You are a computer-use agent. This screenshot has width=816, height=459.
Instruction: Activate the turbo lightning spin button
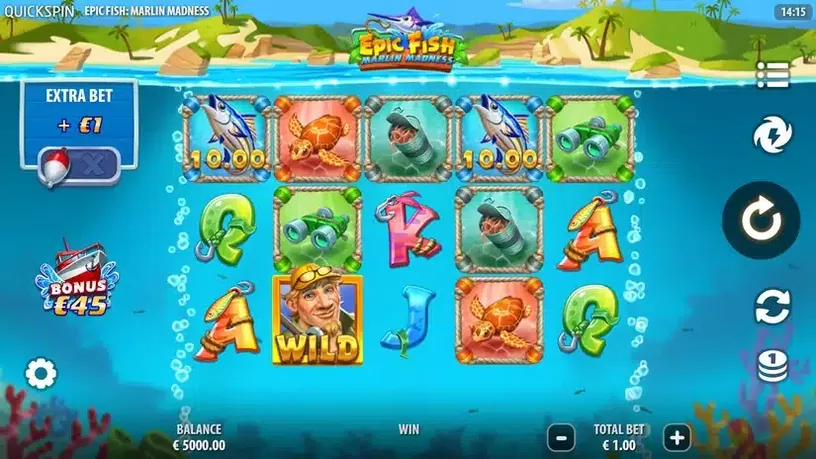tap(772, 136)
